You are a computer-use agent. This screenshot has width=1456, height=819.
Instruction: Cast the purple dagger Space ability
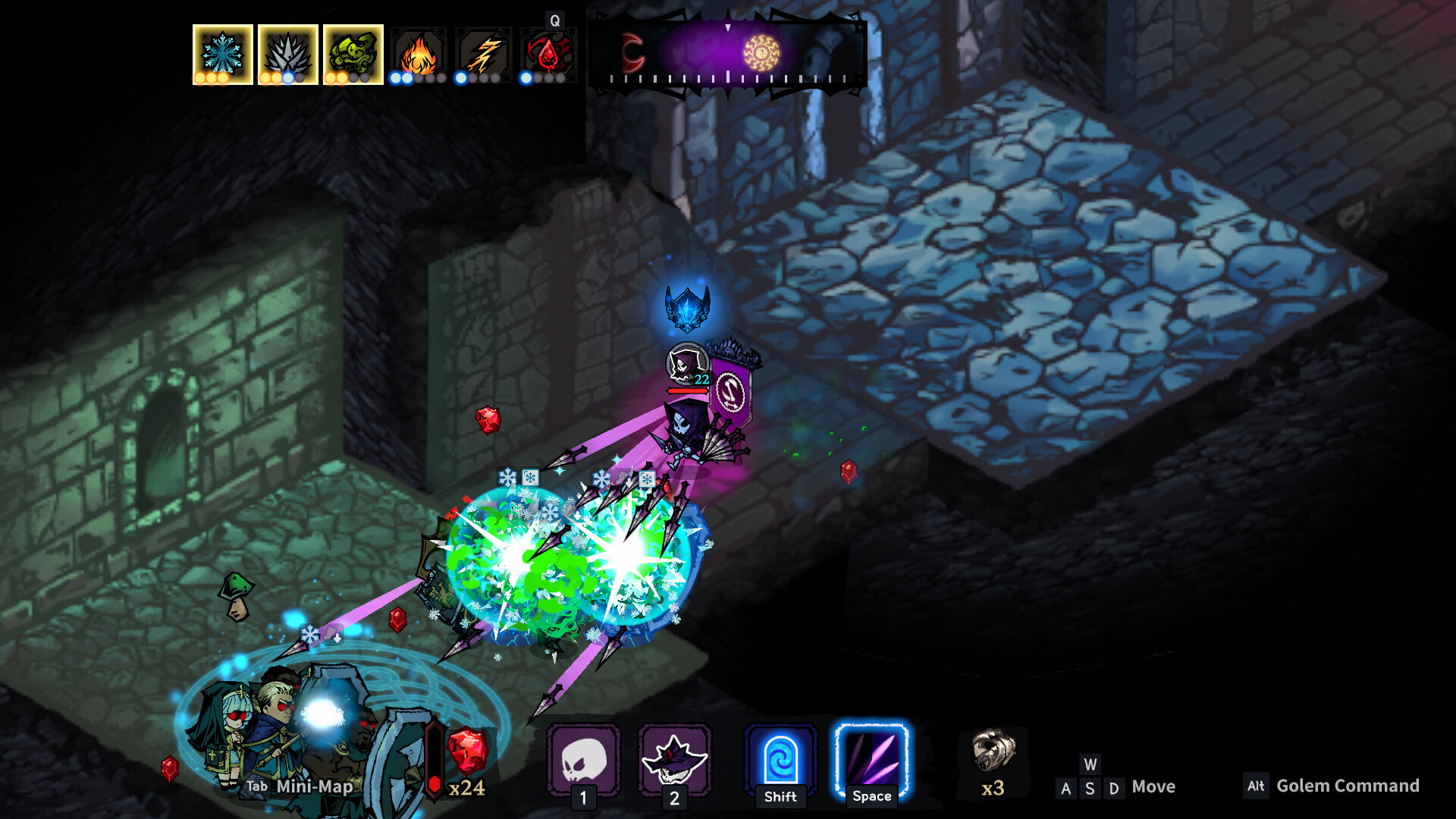[x=871, y=759]
